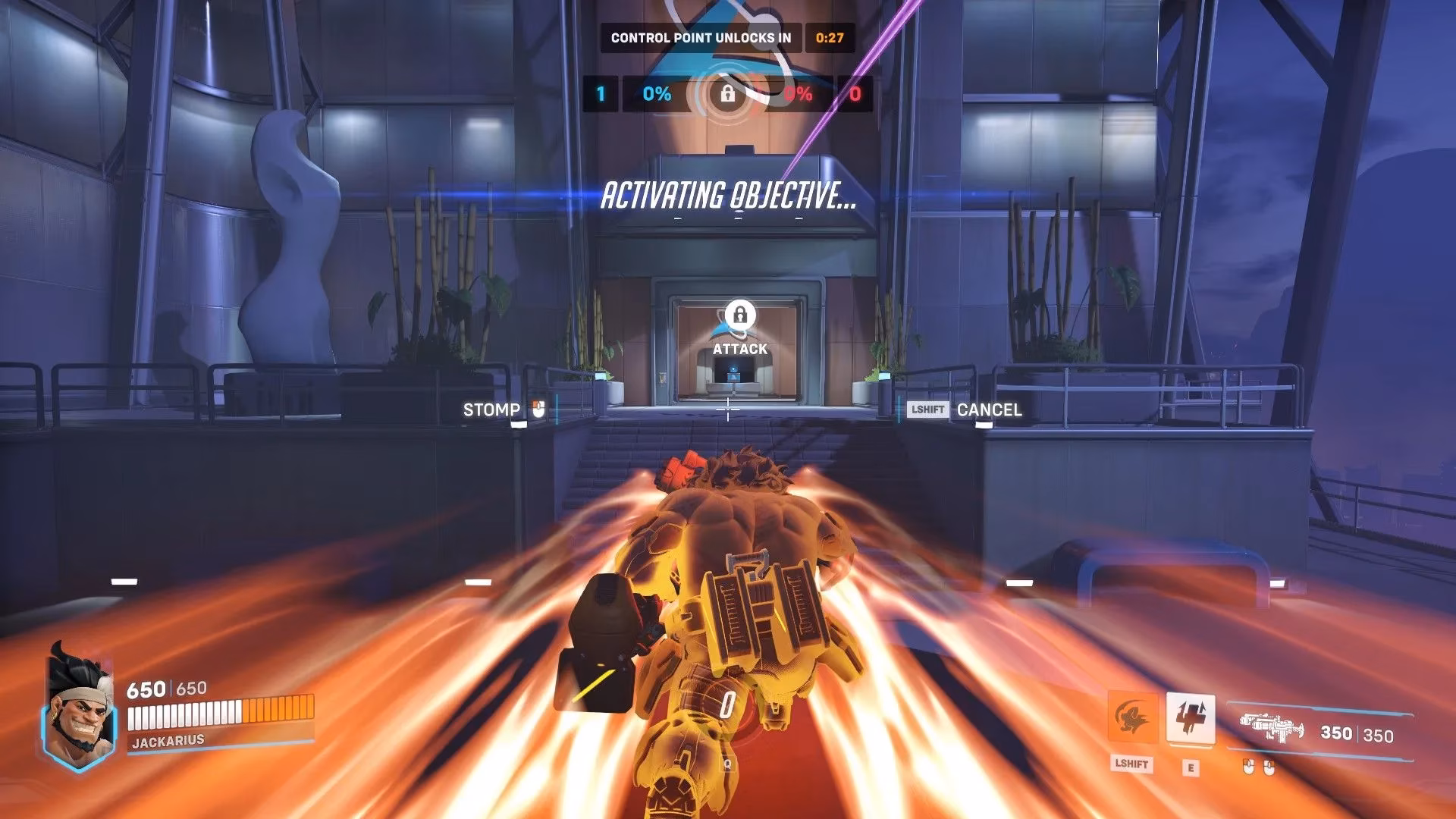Click the STOMP action label
Viewport: 1456px width, 819px height.
tap(491, 409)
